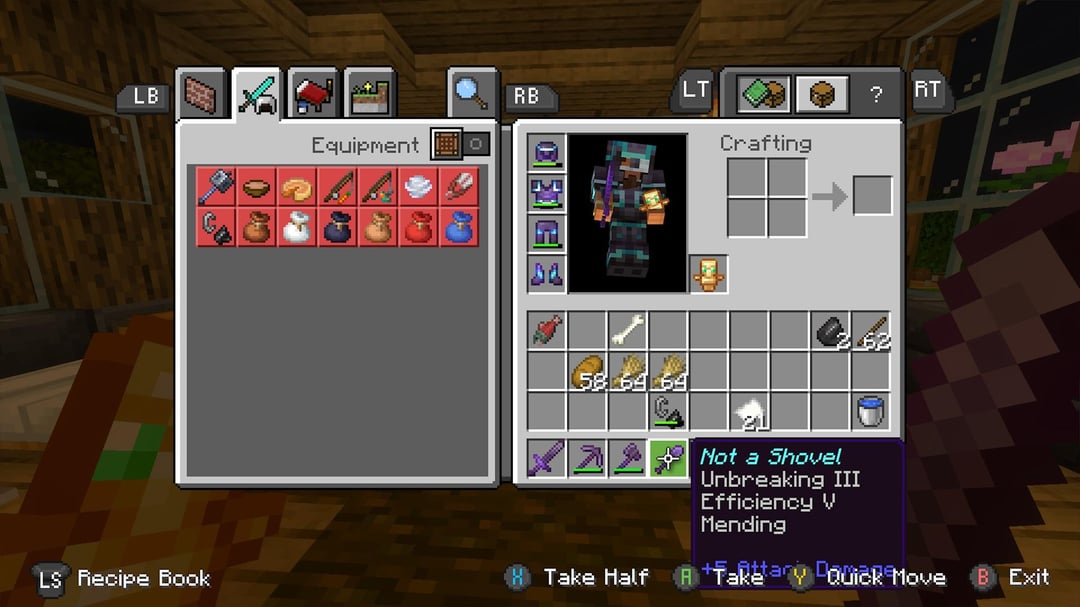Click the equipped netherite helmet slot
The height and width of the screenshot is (607, 1080).
[547, 153]
